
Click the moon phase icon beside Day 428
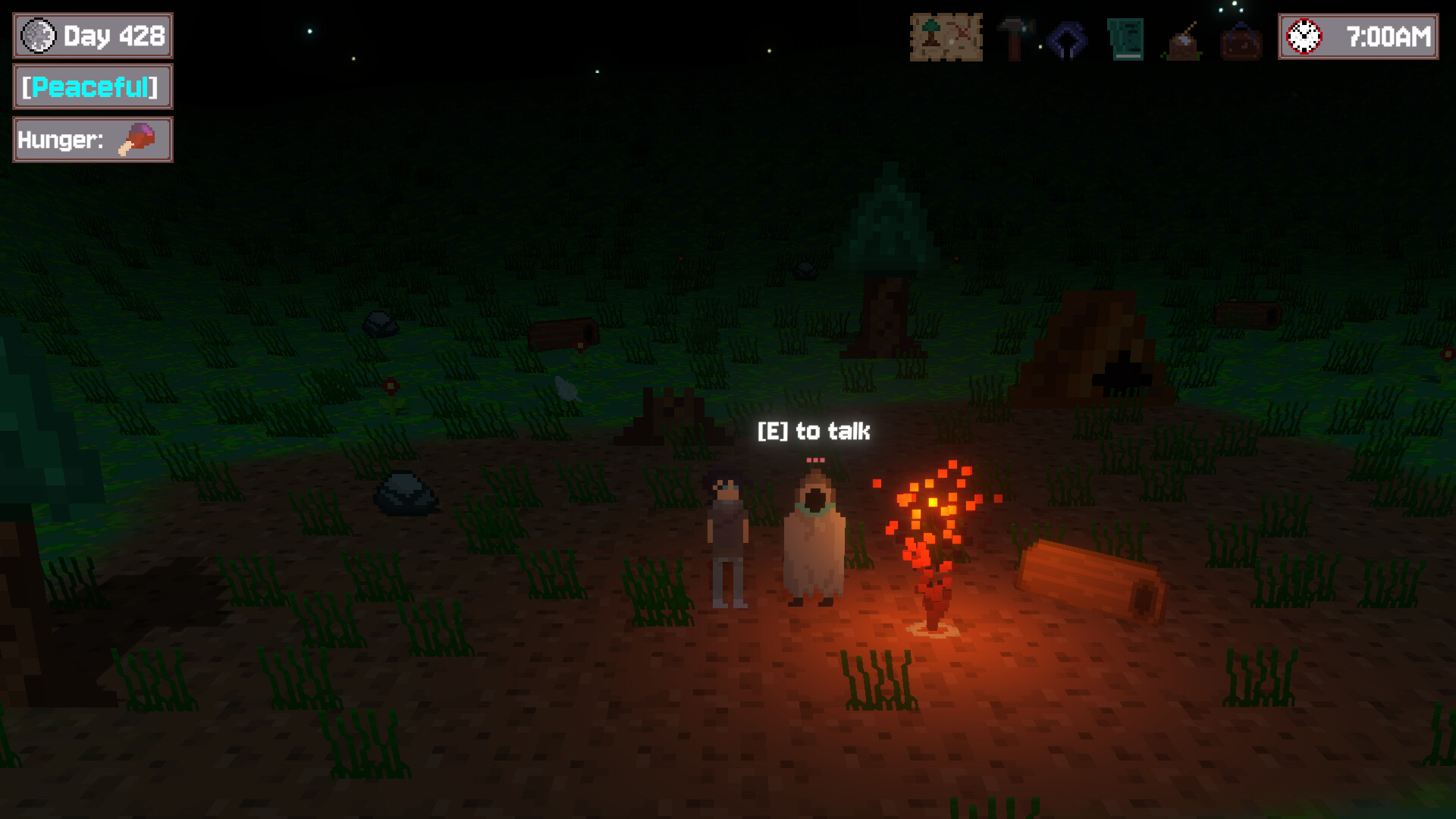tap(36, 35)
